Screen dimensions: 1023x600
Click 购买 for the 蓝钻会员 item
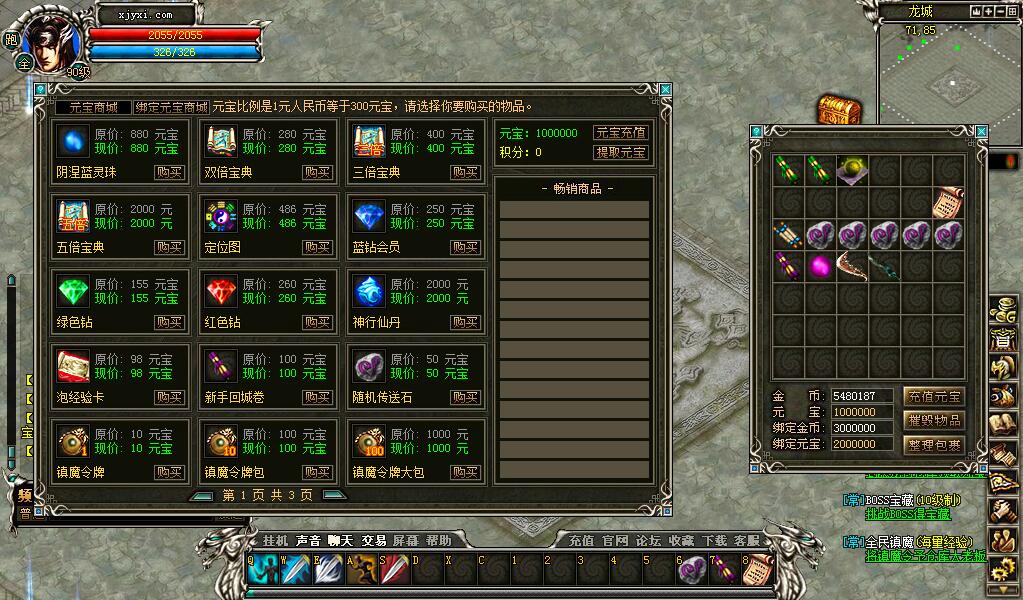pos(465,247)
